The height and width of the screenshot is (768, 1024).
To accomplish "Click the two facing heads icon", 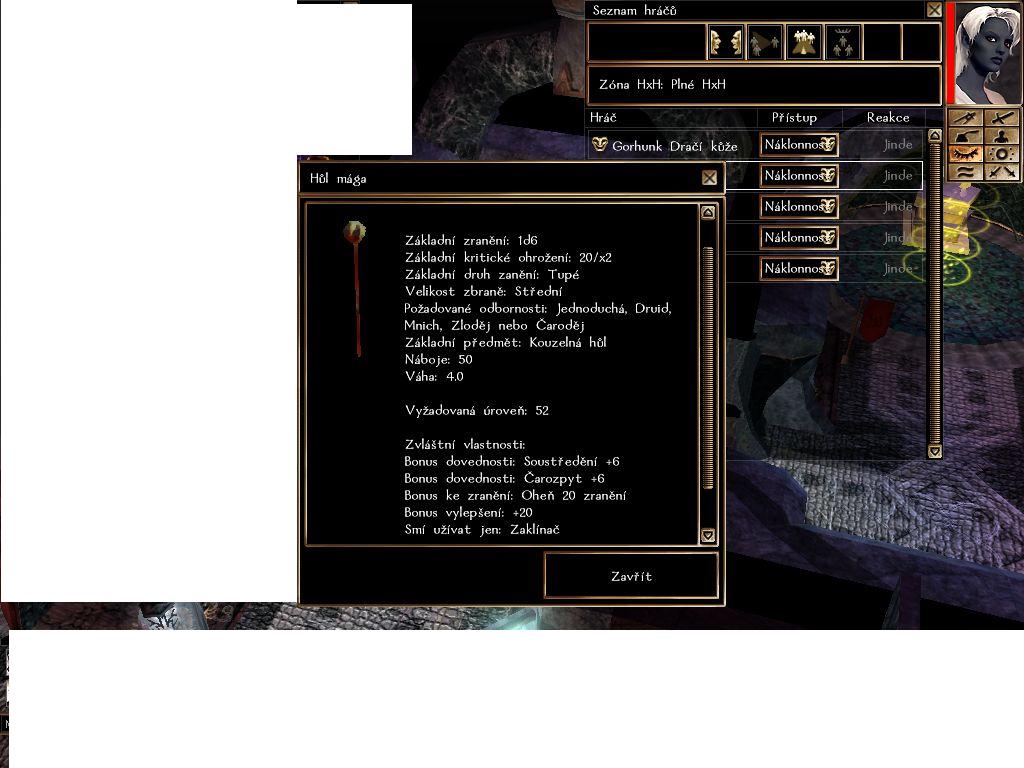I will [726, 42].
